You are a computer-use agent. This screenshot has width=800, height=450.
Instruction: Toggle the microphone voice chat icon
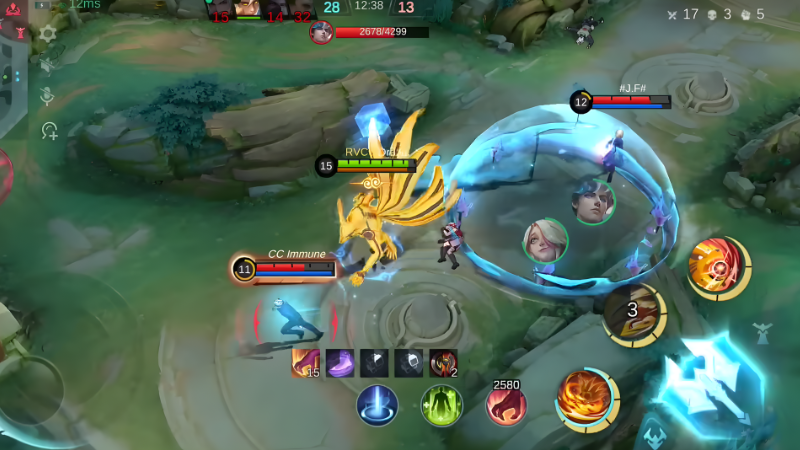tap(47, 97)
